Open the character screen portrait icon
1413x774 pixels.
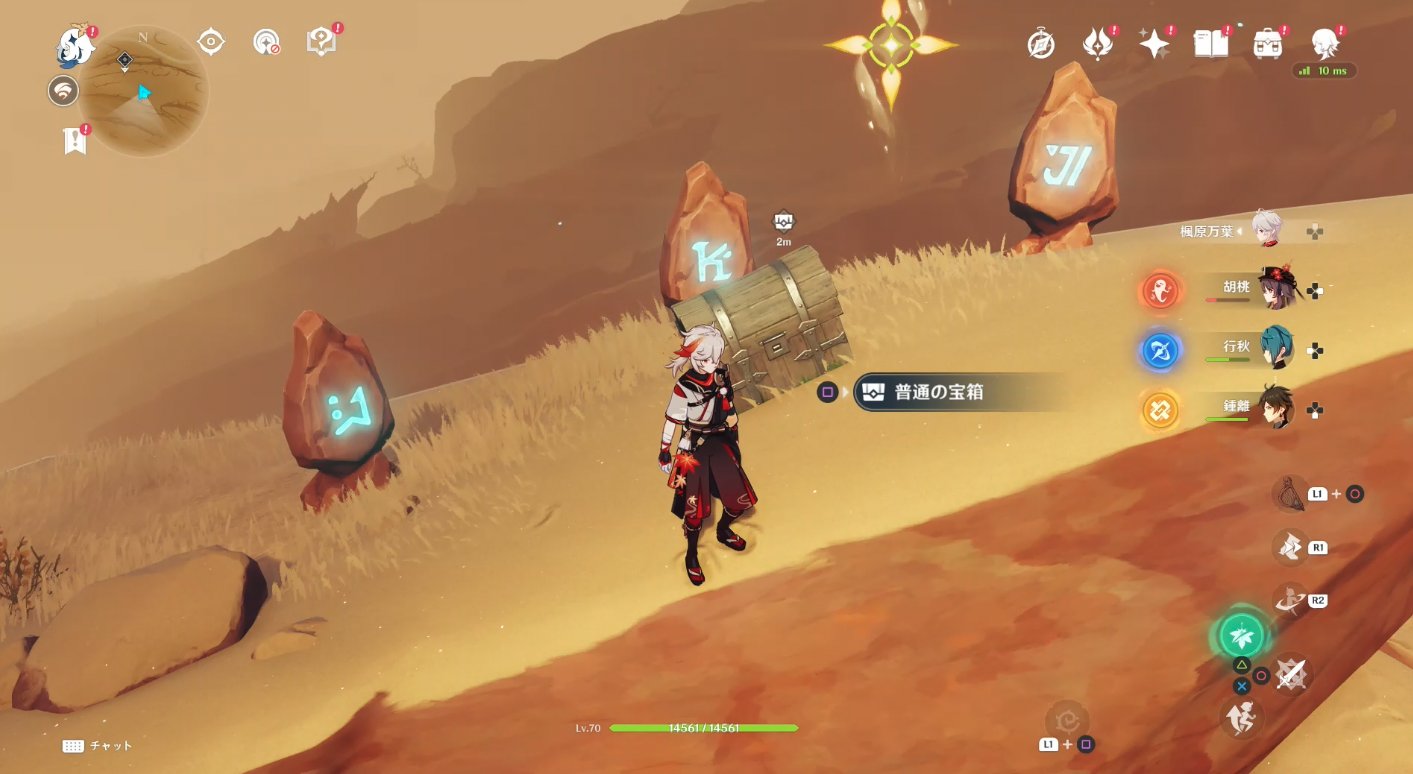(1327, 44)
